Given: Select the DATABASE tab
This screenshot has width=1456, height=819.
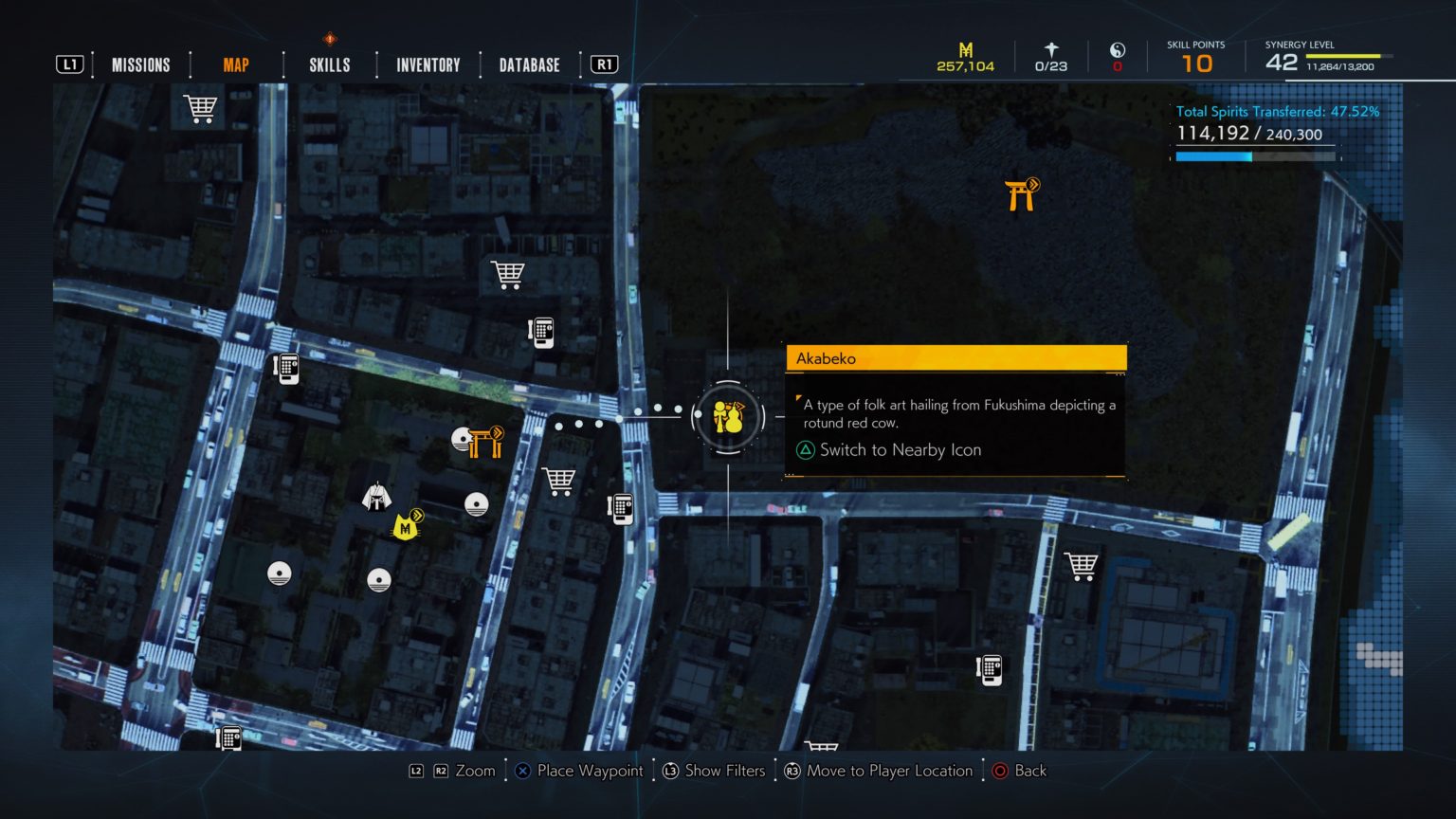Looking at the screenshot, I should tap(529, 64).
